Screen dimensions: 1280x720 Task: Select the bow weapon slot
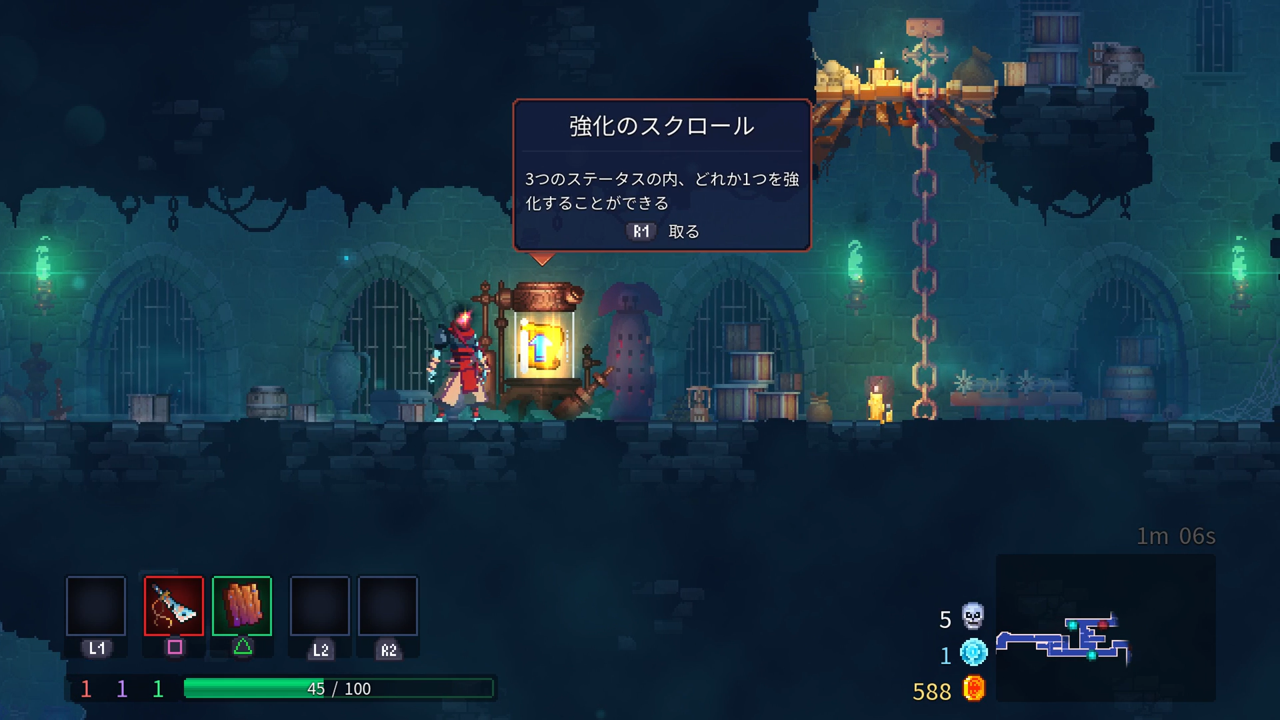[x=174, y=606]
